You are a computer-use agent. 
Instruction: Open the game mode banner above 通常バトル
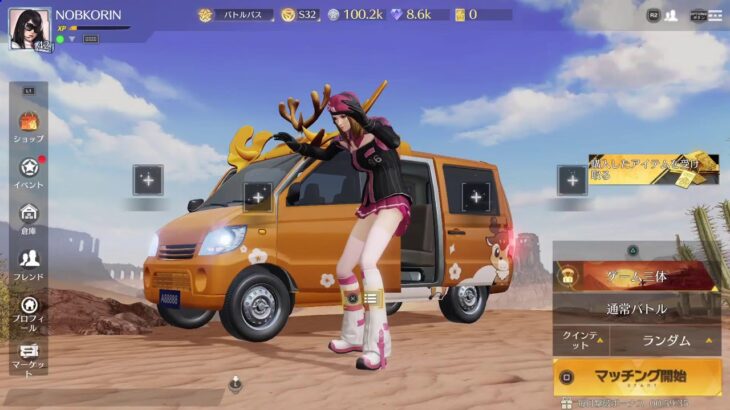[x=636, y=276]
